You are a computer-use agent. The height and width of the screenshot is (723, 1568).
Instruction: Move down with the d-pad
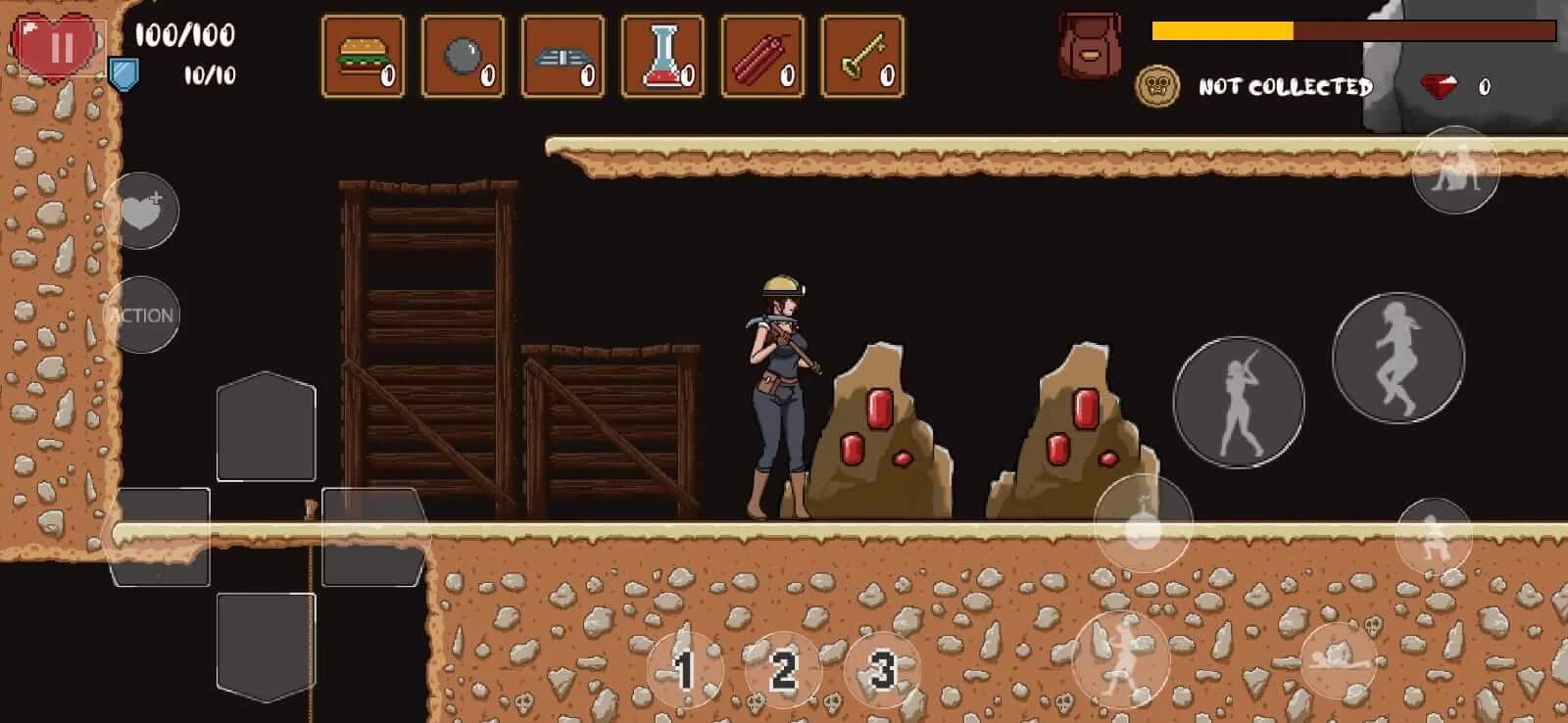pos(266,647)
